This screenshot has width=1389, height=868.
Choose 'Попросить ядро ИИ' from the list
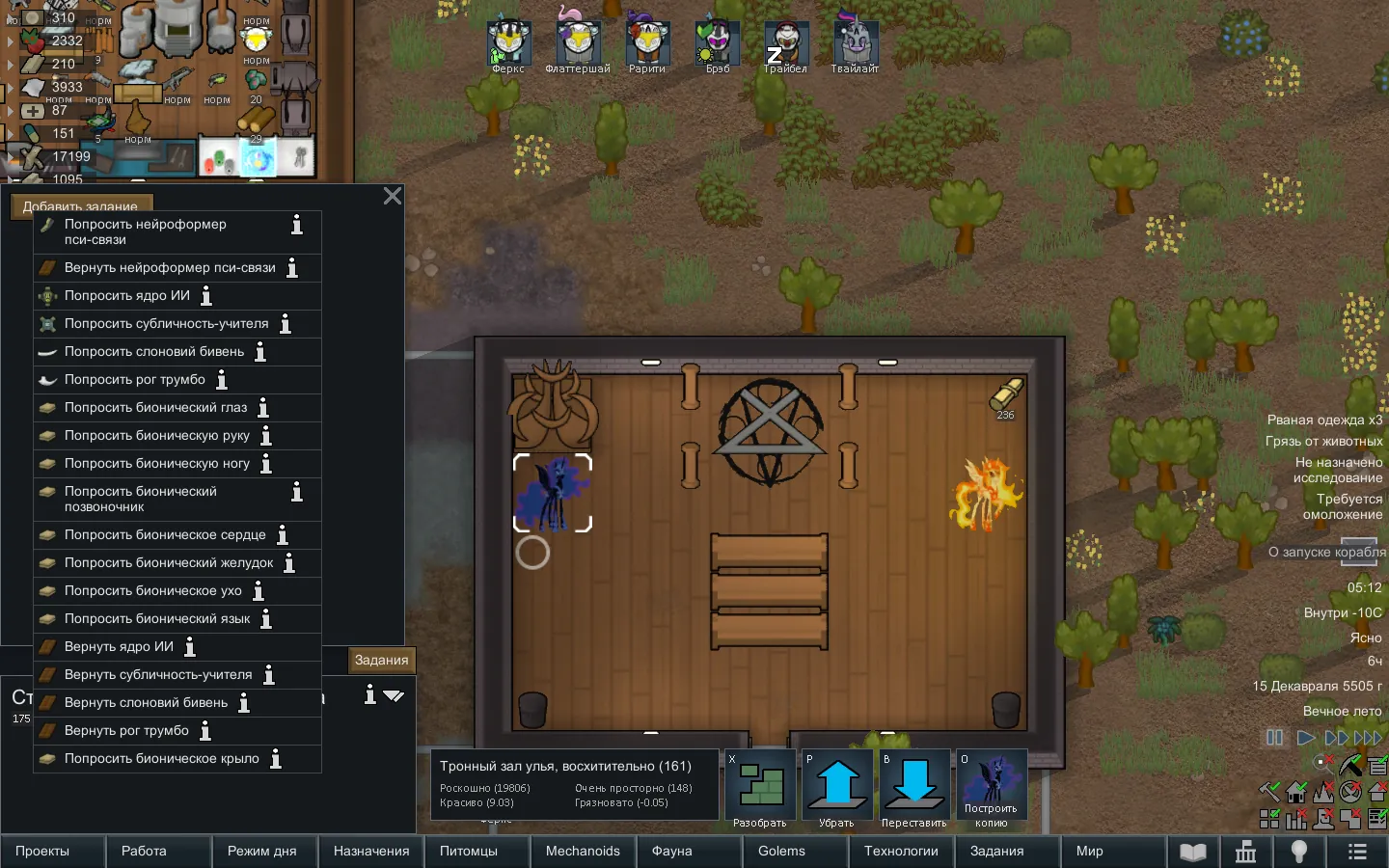point(126,296)
